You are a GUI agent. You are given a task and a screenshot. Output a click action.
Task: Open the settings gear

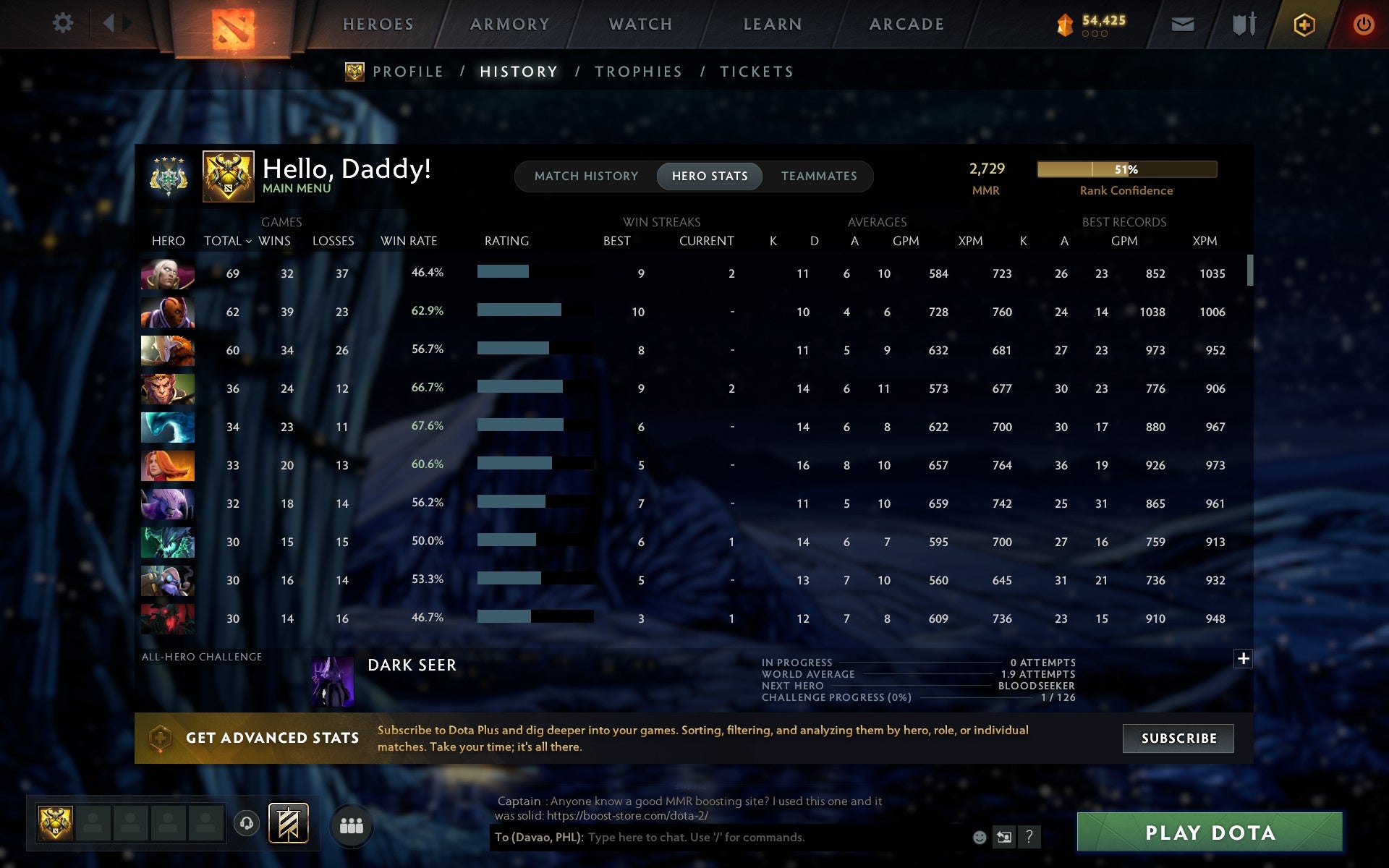[64, 23]
